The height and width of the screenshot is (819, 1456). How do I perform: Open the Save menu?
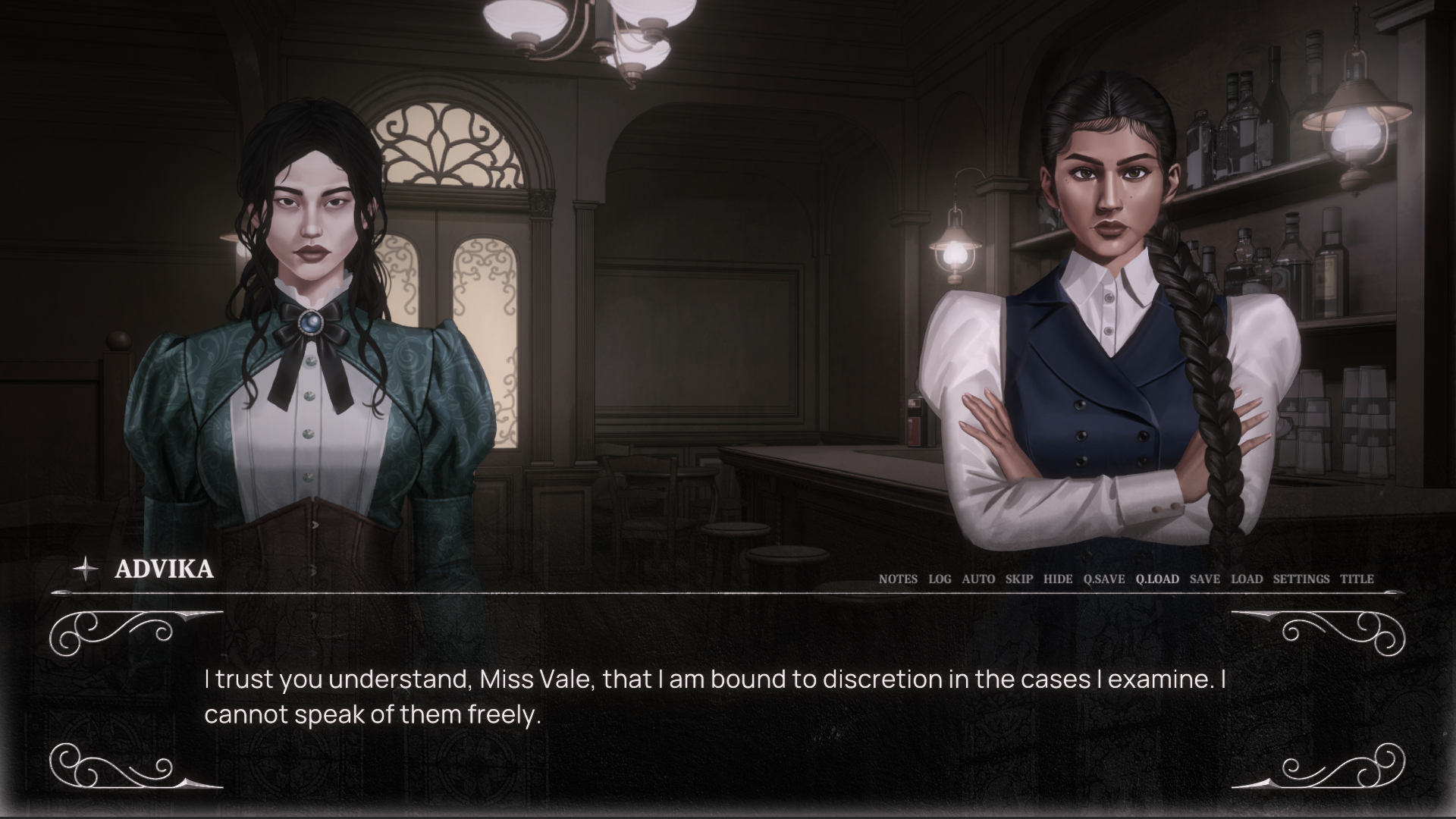pyautogui.click(x=1205, y=579)
